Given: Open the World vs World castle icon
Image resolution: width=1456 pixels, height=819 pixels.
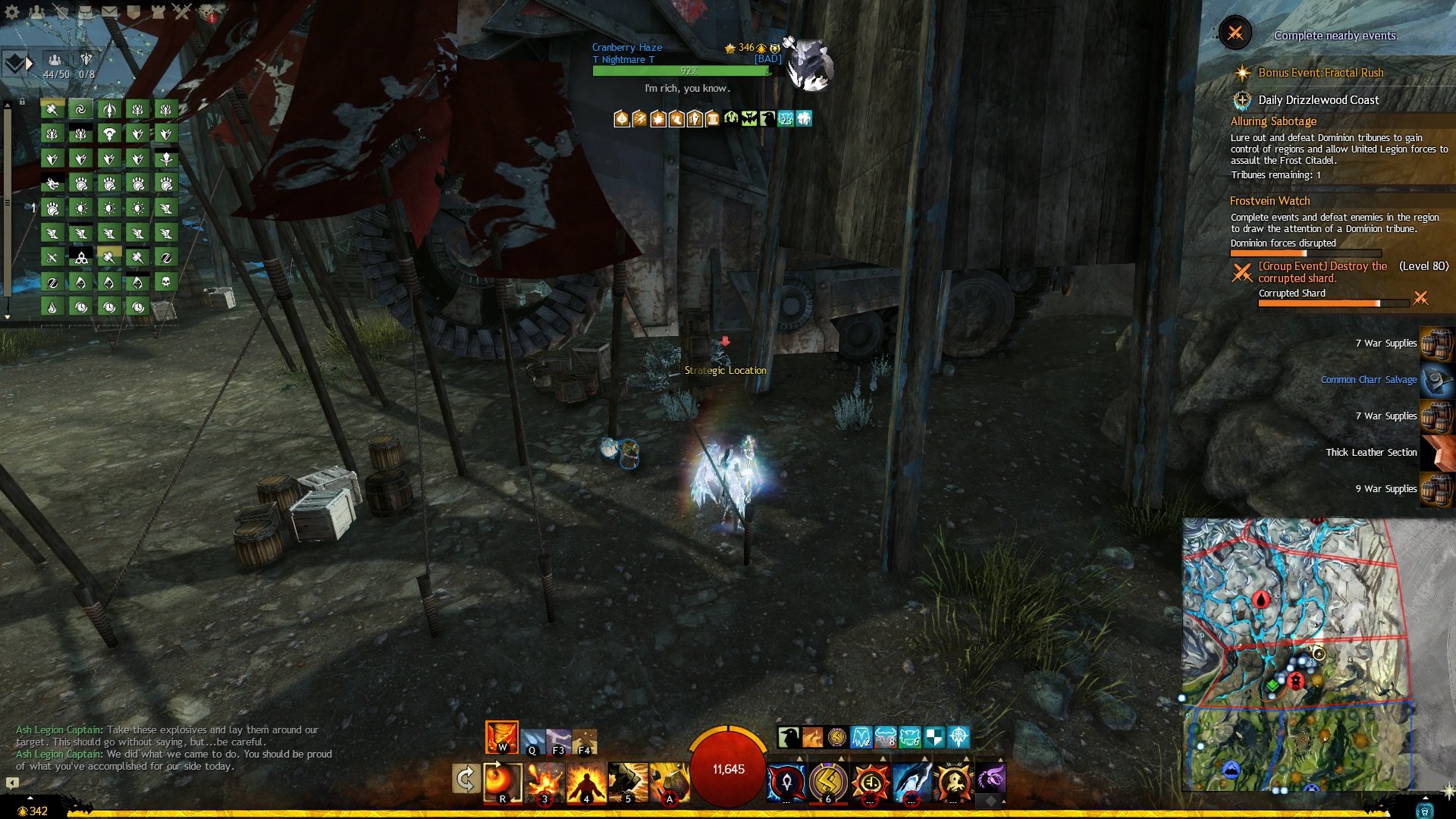Looking at the screenshot, I should click(157, 11).
